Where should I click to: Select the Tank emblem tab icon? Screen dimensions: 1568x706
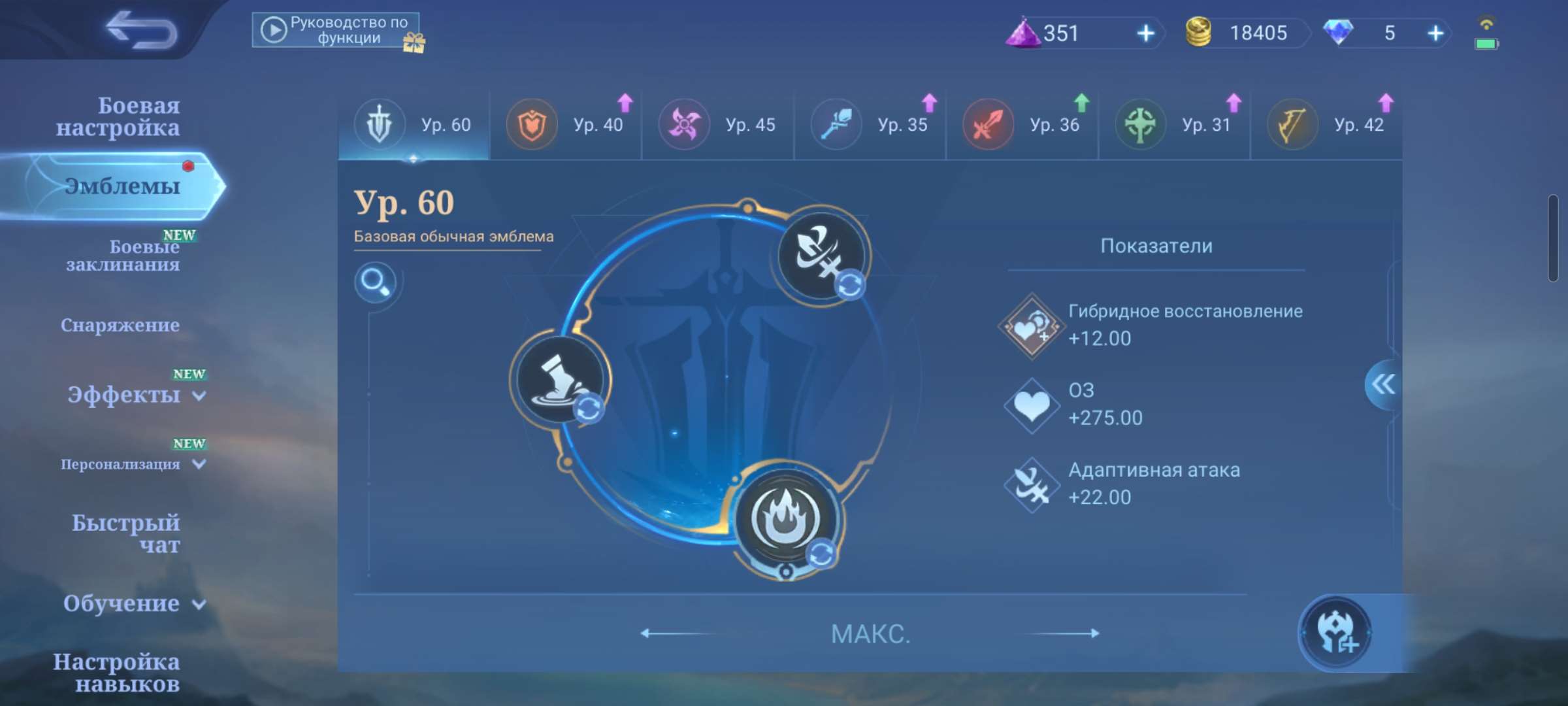pyautogui.click(x=532, y=123)
